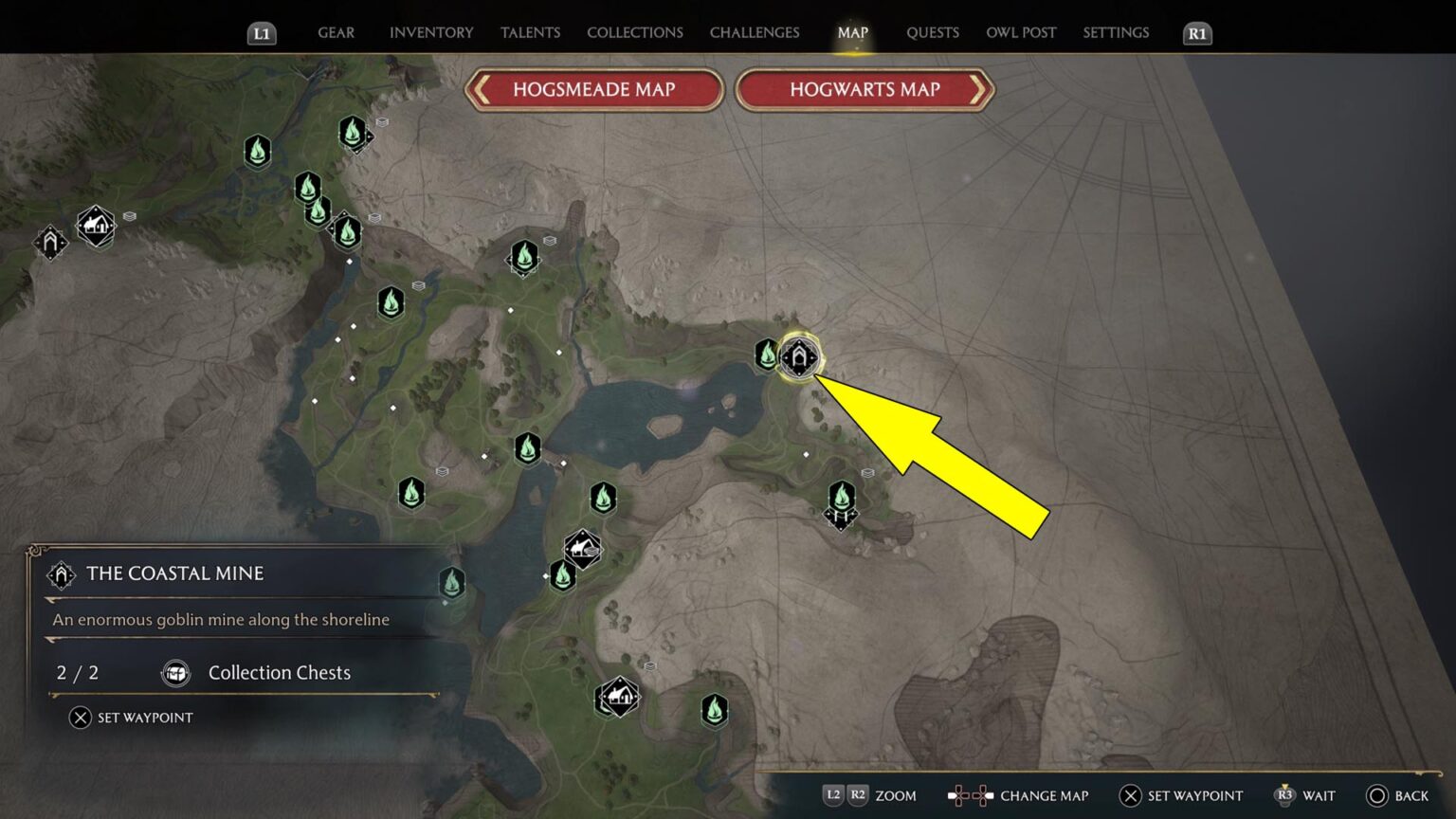The height and width of the screenshot is (819, 1456).
Task: Open the horse stable marker near map center
Action: [x=581, y=548]
